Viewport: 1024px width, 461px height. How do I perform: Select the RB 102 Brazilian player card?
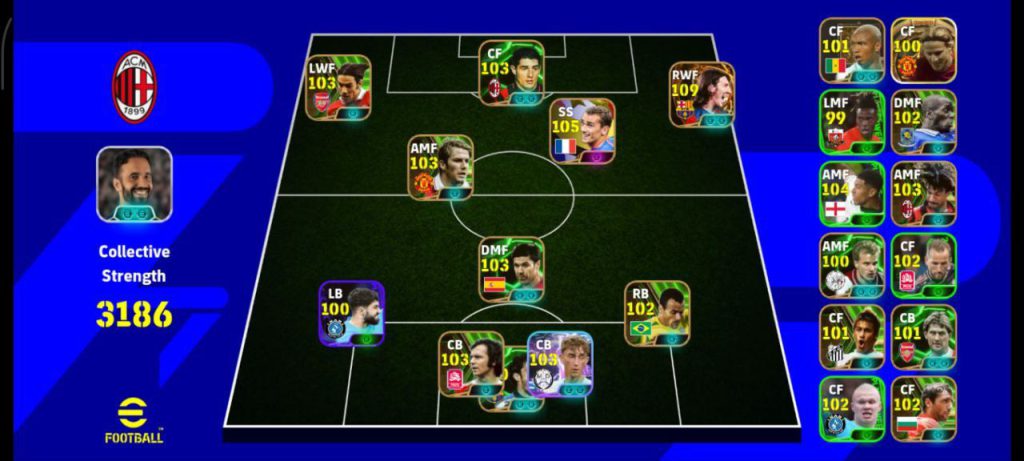(657, 313)
